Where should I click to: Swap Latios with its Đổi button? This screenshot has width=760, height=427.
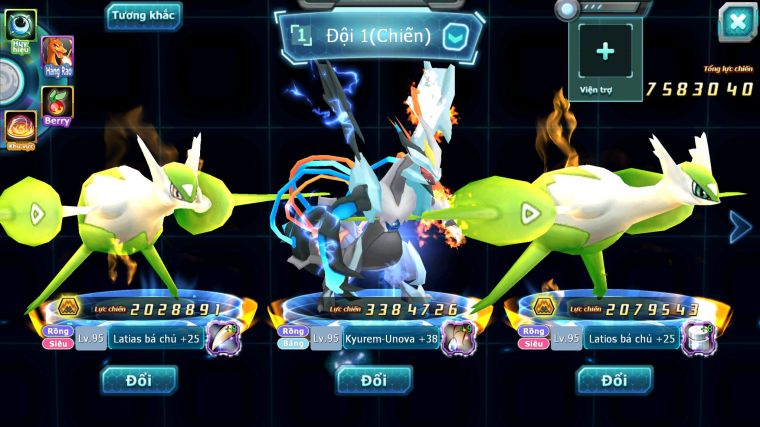pyautogui.click(x=614, y=379)
